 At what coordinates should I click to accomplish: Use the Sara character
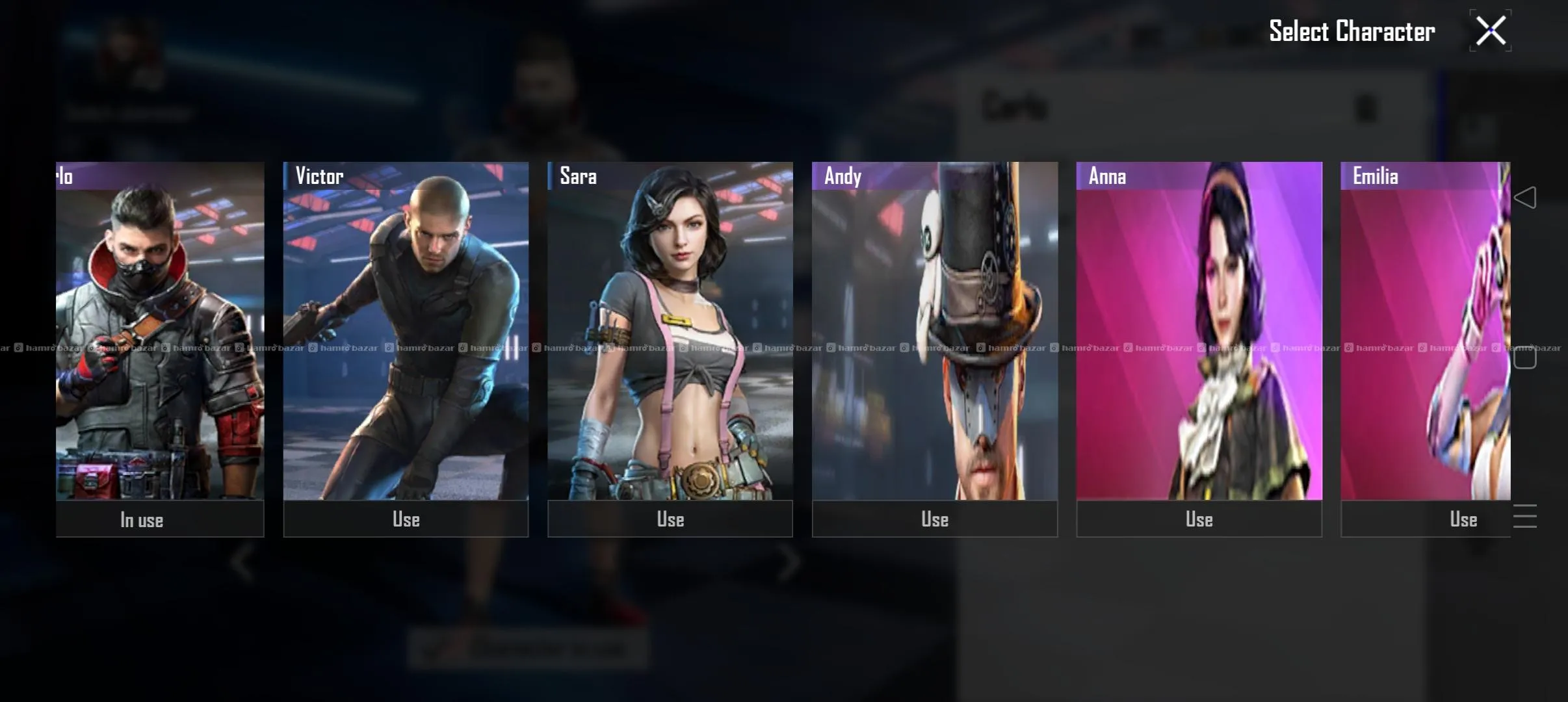point(670,519)
